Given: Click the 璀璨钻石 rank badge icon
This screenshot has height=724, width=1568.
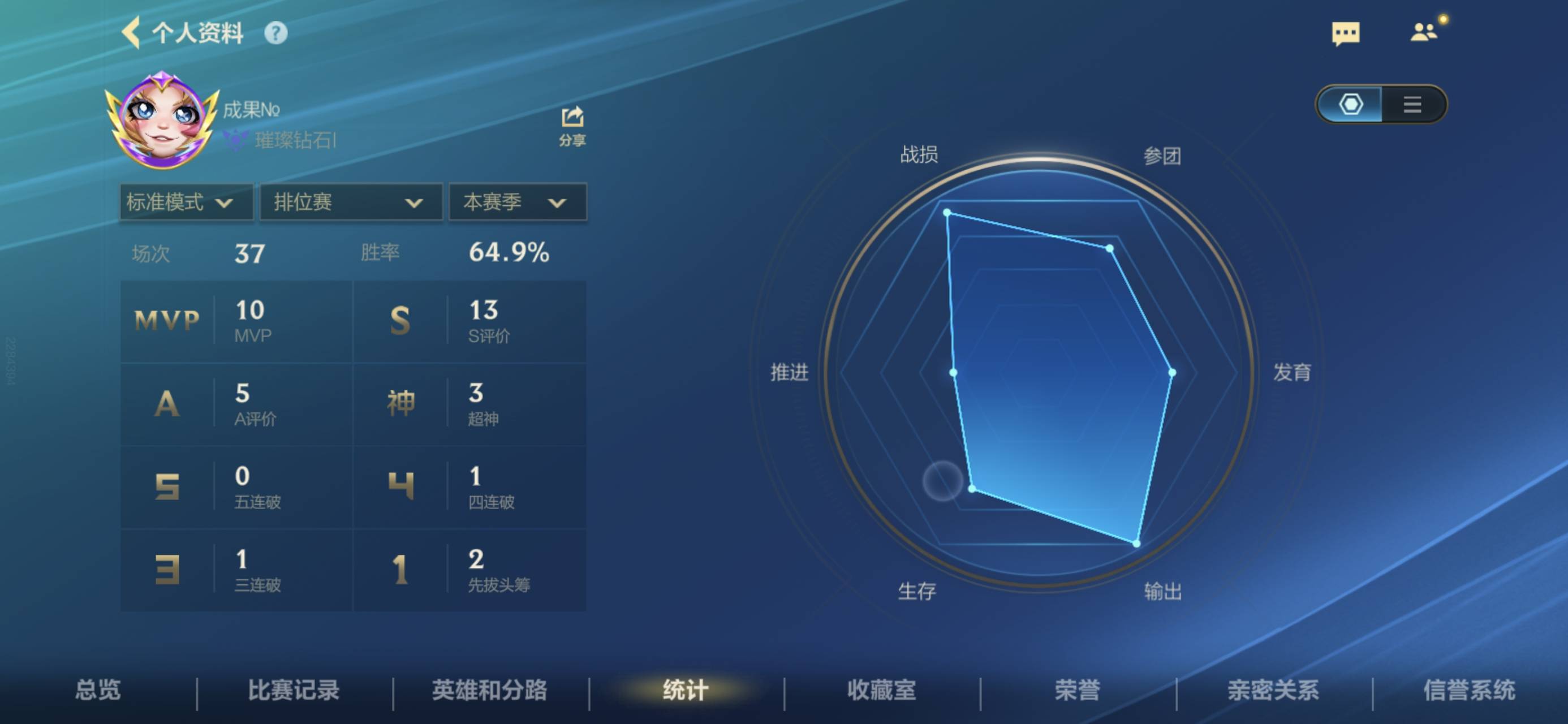Looking at the screenshot, I should (x=234, y=140).
